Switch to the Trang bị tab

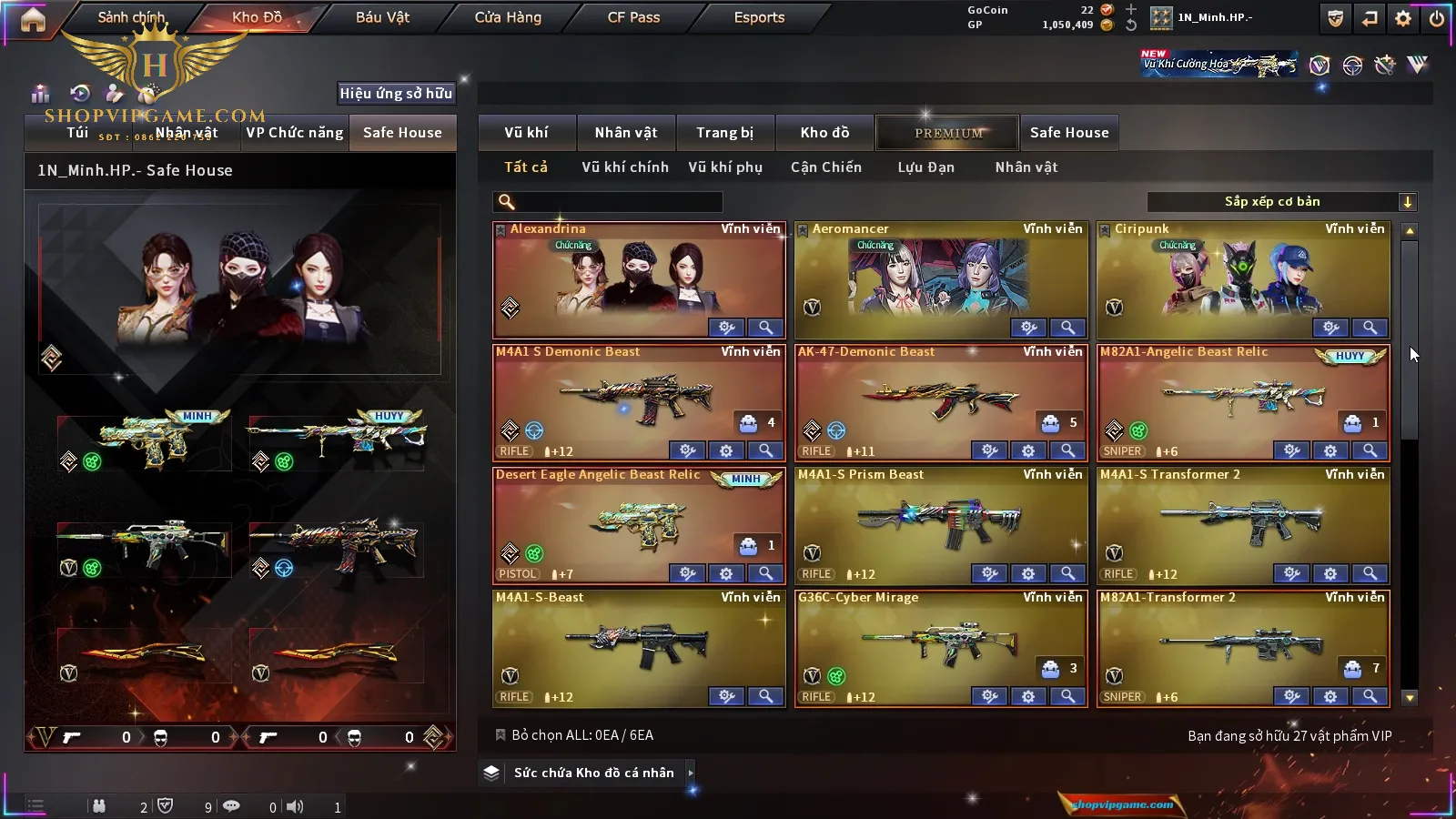coord(724,133)
